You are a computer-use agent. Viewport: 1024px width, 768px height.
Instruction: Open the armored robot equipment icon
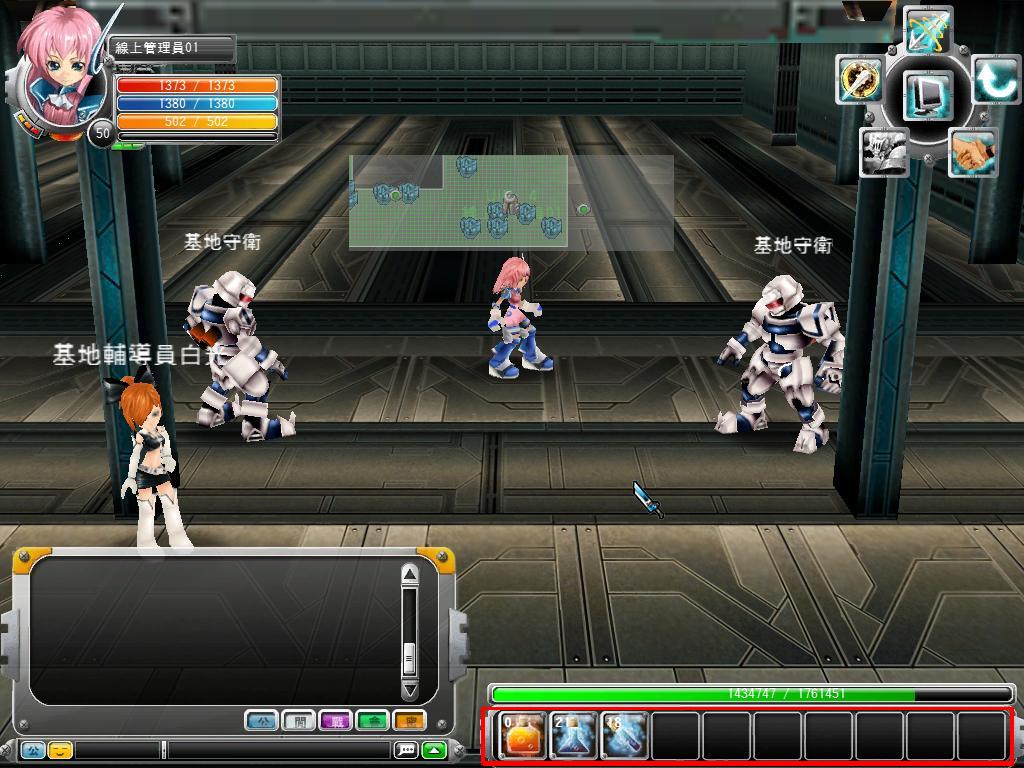[x=884, y=152]
